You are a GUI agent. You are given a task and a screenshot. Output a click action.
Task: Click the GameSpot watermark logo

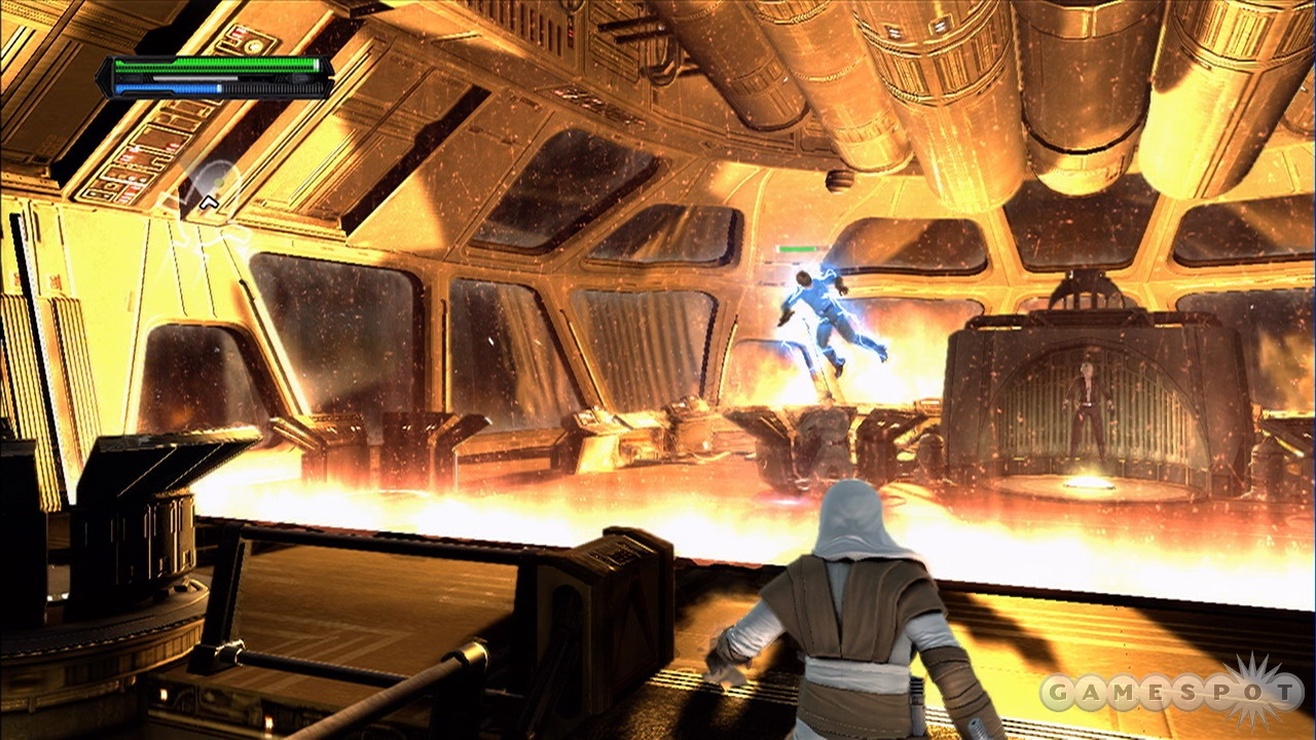point(1170,692)
